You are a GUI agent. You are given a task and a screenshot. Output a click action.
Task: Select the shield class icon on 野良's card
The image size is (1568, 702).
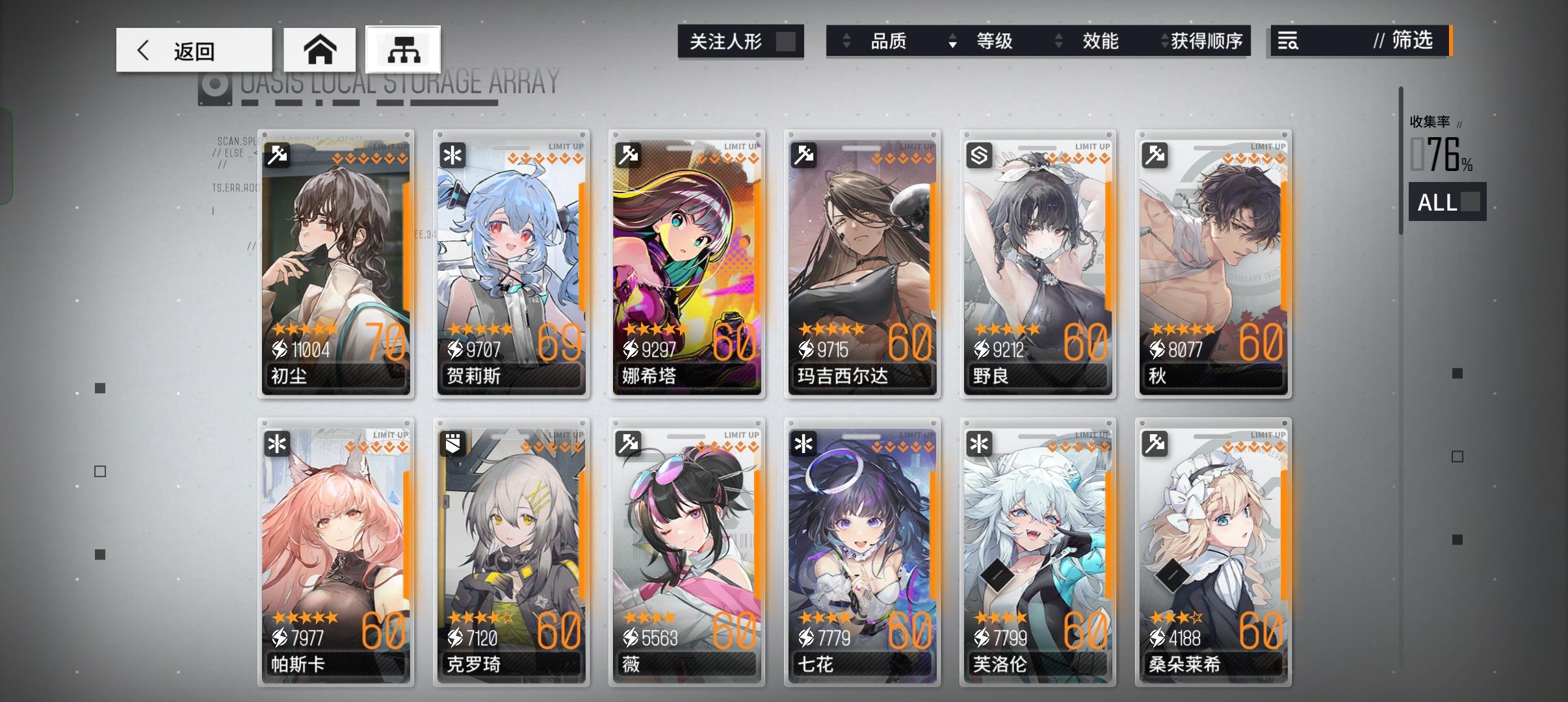980,156
